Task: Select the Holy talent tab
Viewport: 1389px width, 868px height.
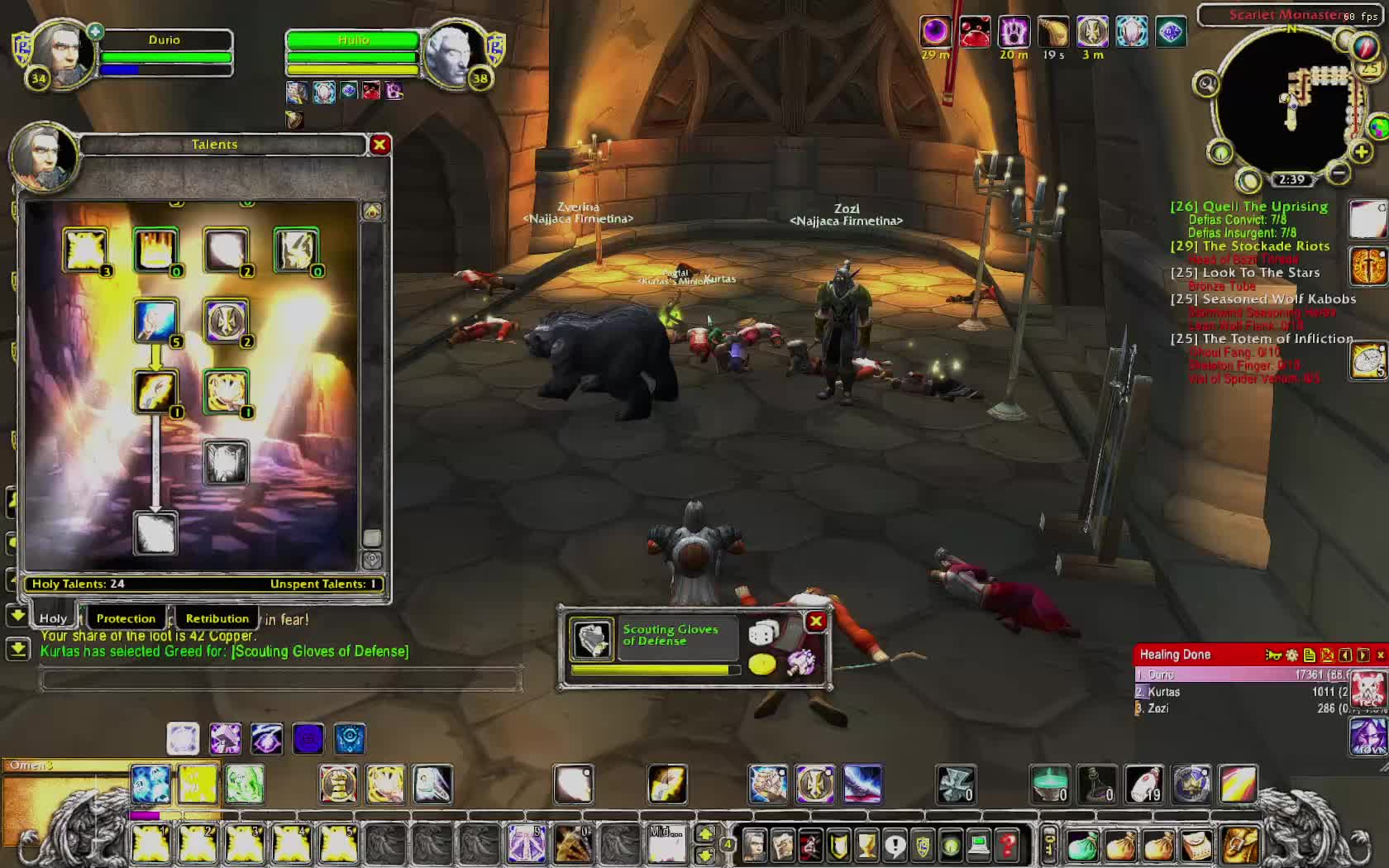Action: (x=54, y=618)
